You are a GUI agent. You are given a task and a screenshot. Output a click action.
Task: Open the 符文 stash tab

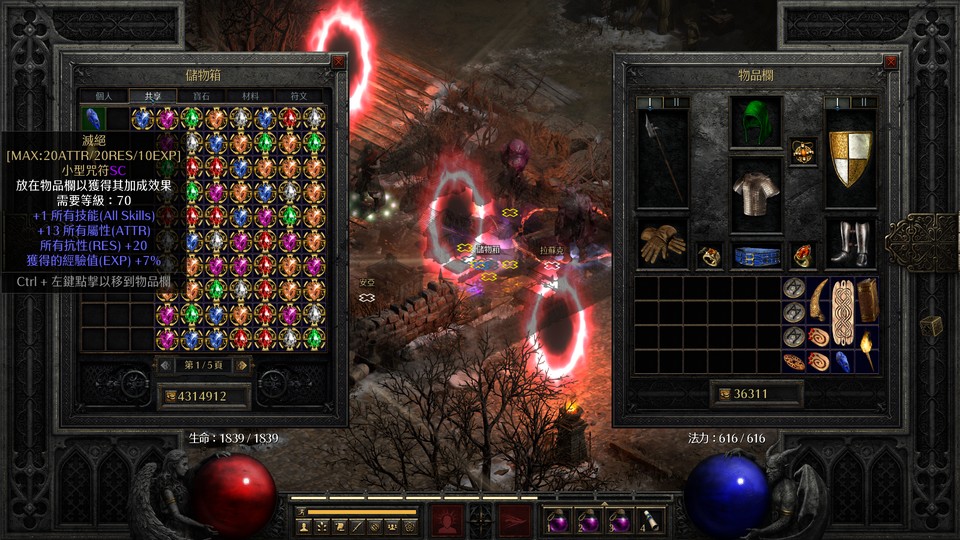point(298,96)
